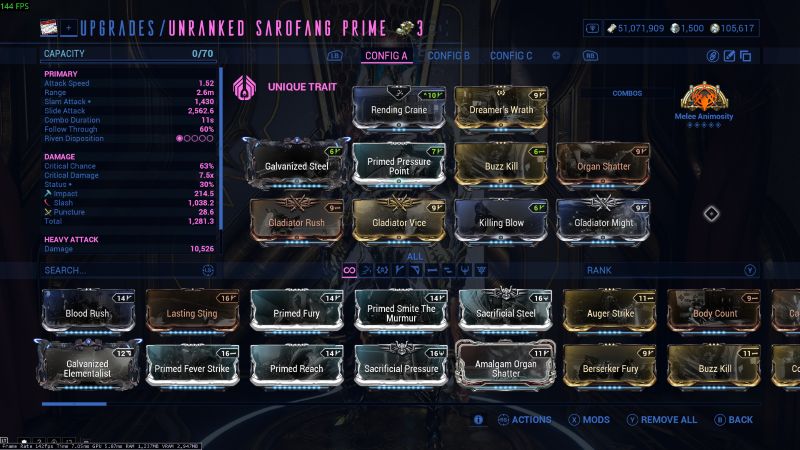Image resolution: width=800 pixels, height=450 pixels.
Task: Select the equipped Rending Crane stance mod
Action: point(399,108)
